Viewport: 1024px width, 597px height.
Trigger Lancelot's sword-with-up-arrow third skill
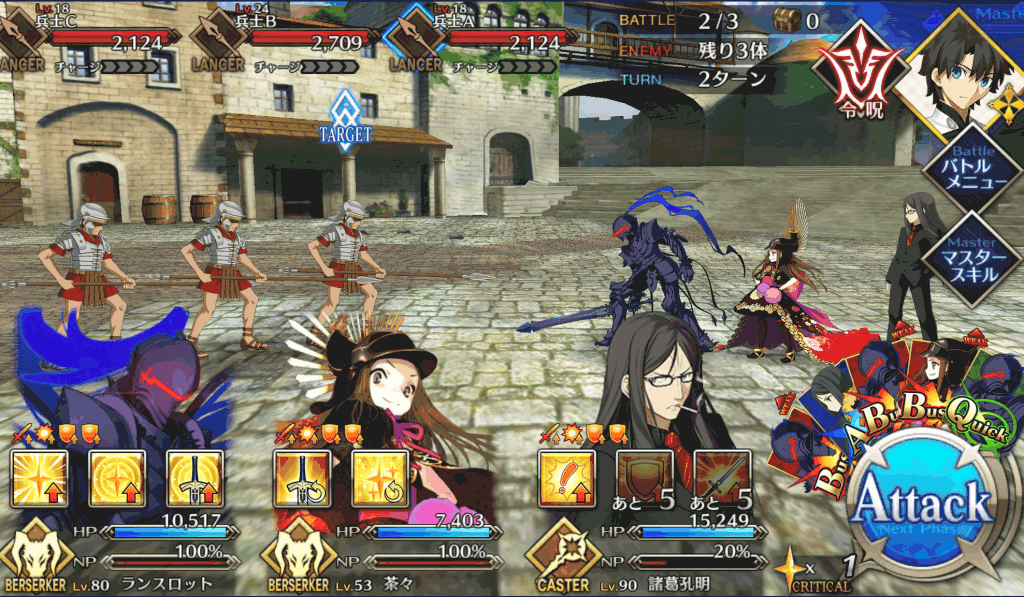click(x=195, y=480)
